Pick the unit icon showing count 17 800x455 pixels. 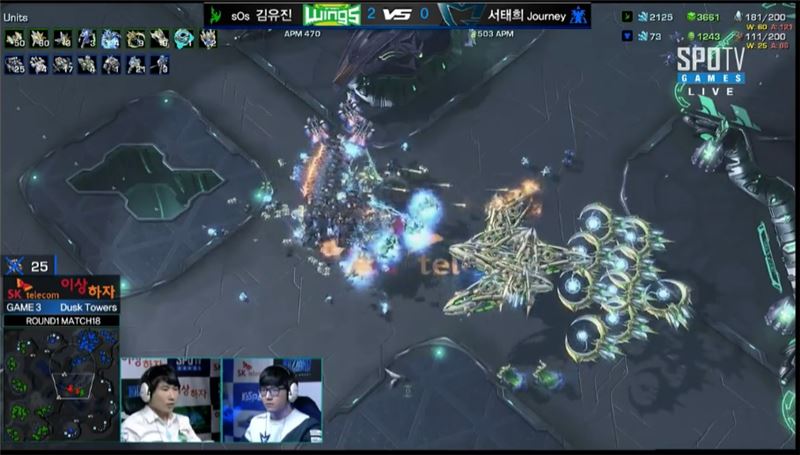click(63, 64)
